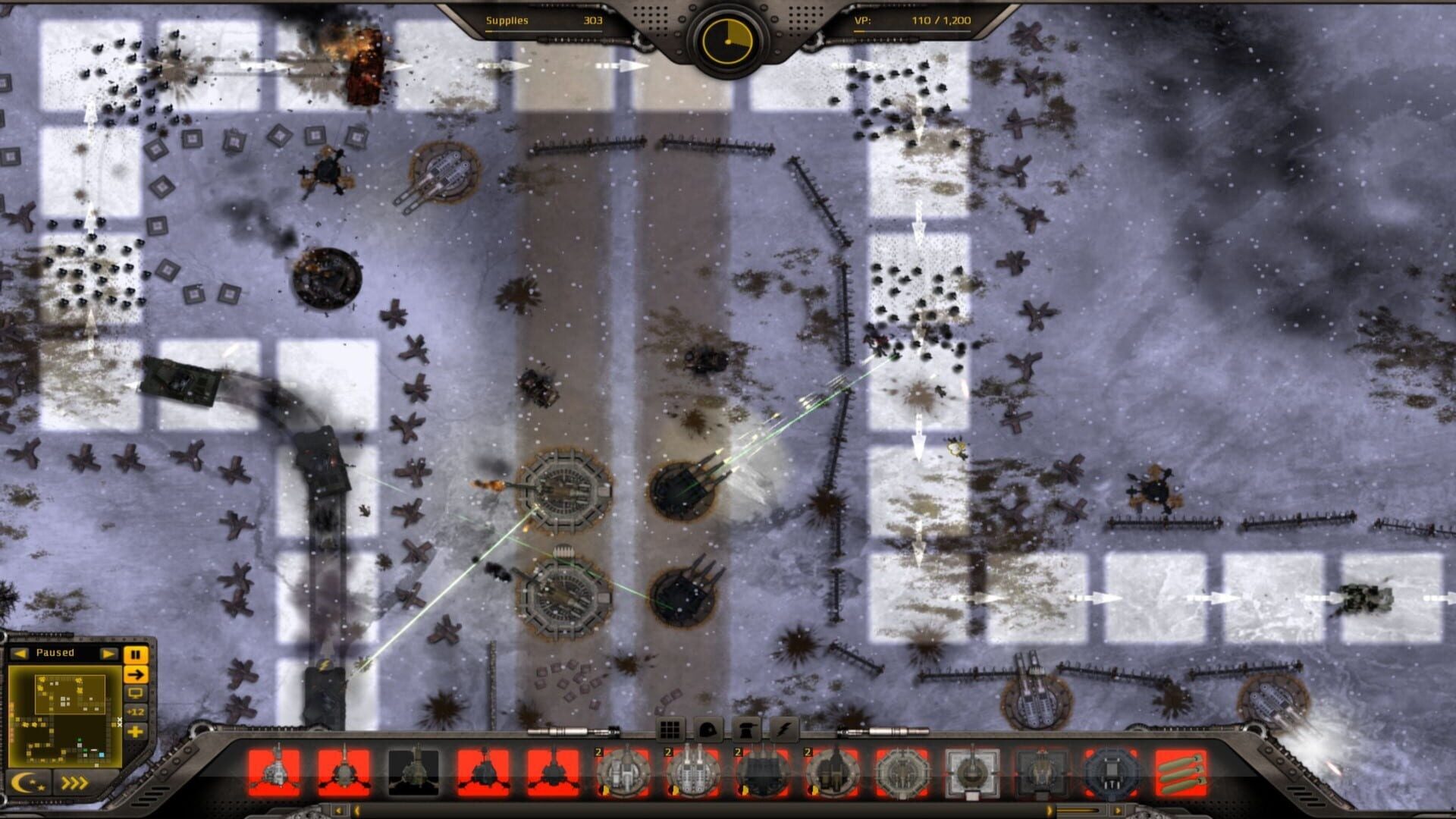The image size is (1456, 819).
Task: Click the monitor display icon in the side panel
Action: pos(136,694)
